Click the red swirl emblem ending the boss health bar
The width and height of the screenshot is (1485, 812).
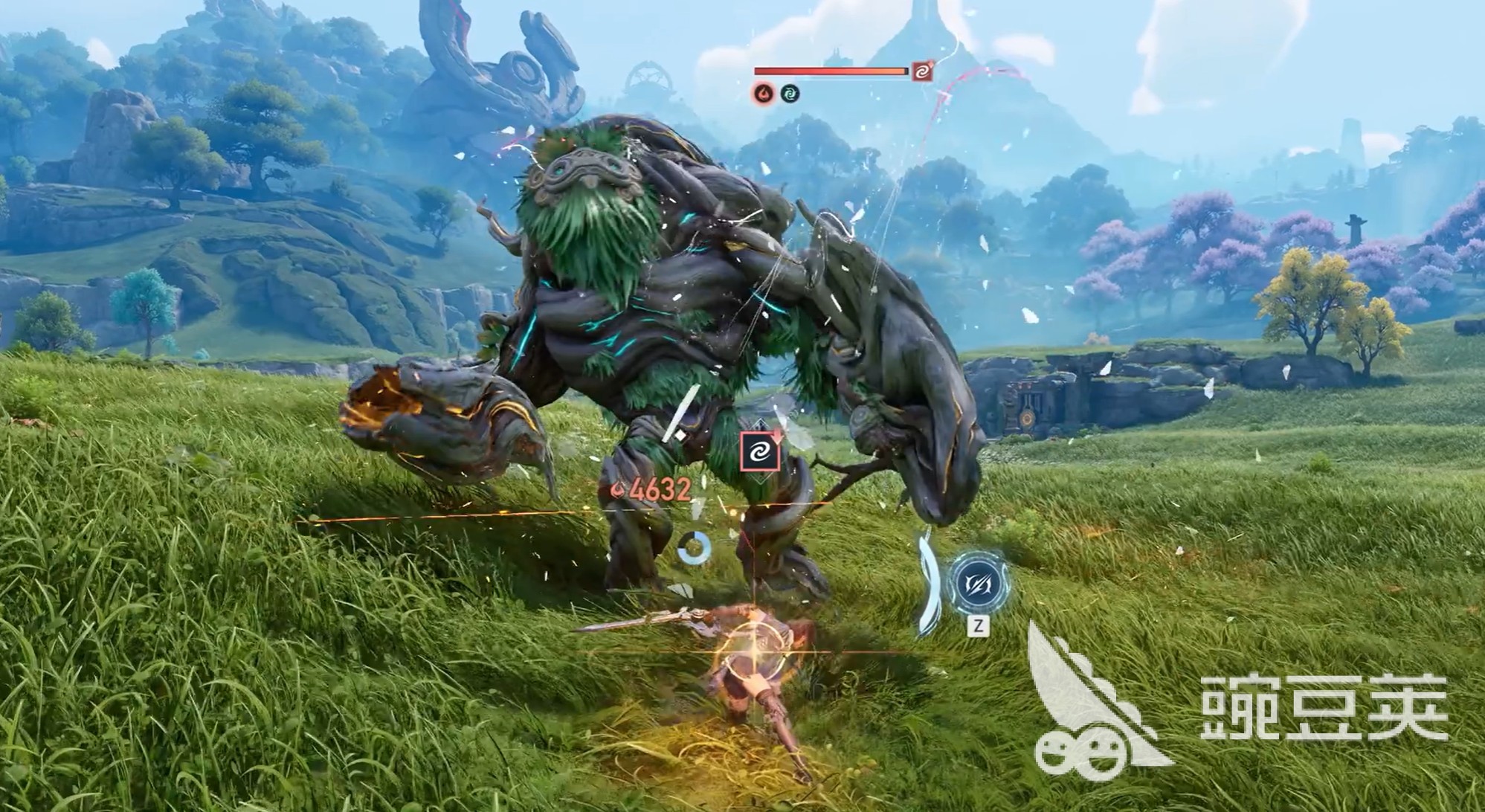[923, 71]
